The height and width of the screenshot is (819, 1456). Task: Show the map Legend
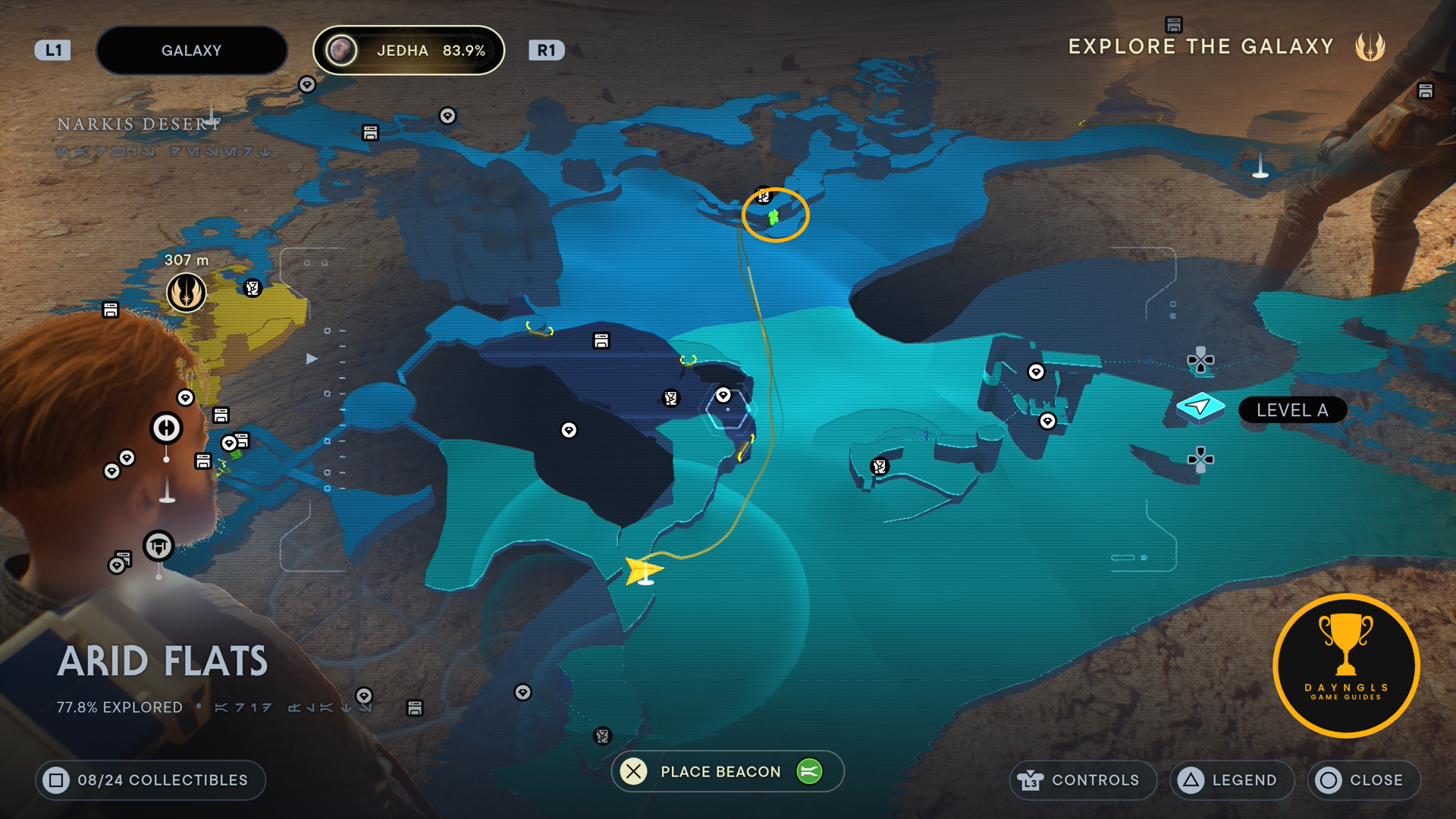tap(1232, 780)
